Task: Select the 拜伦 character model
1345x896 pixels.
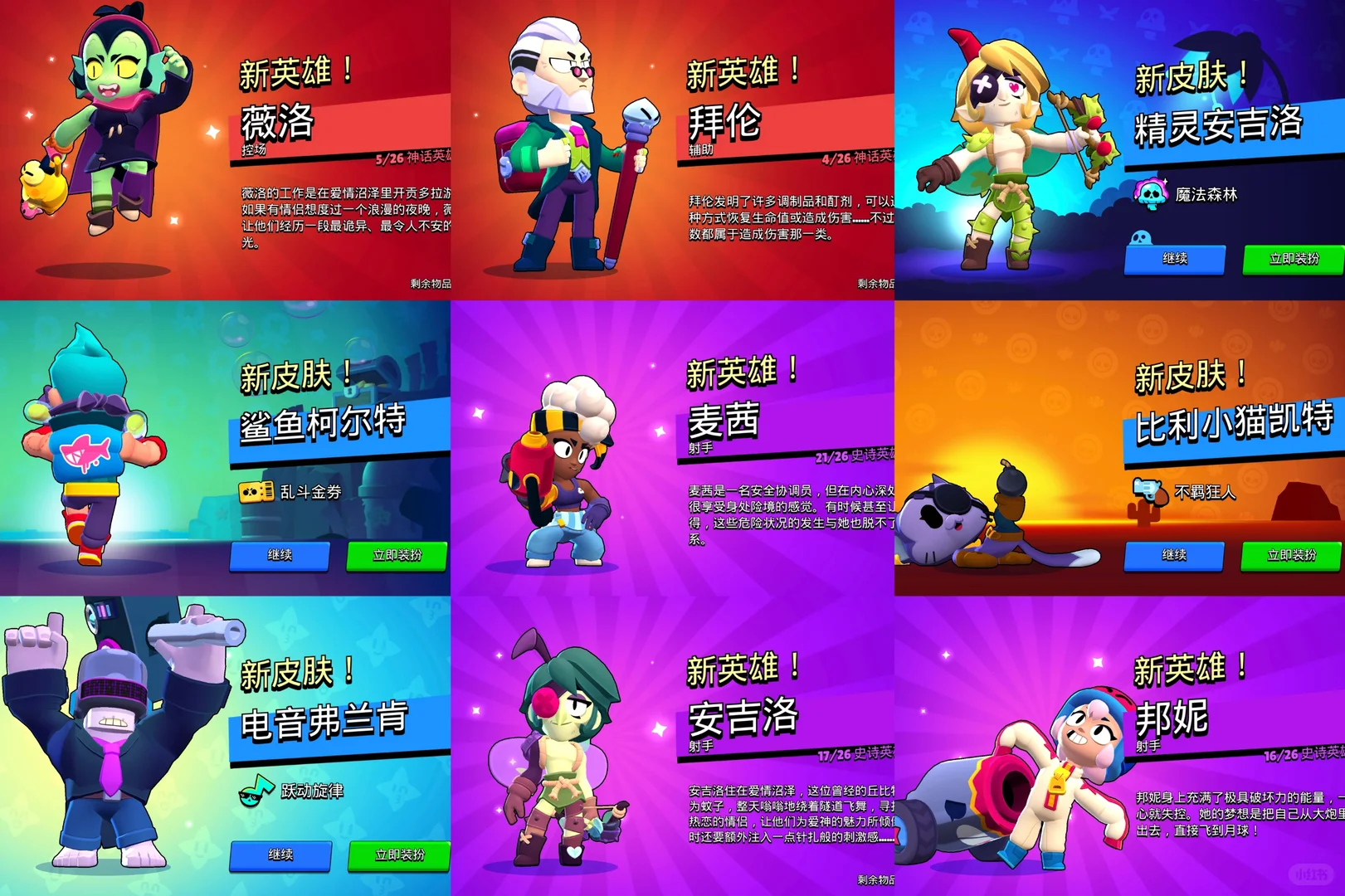Action: click(564, 145)
